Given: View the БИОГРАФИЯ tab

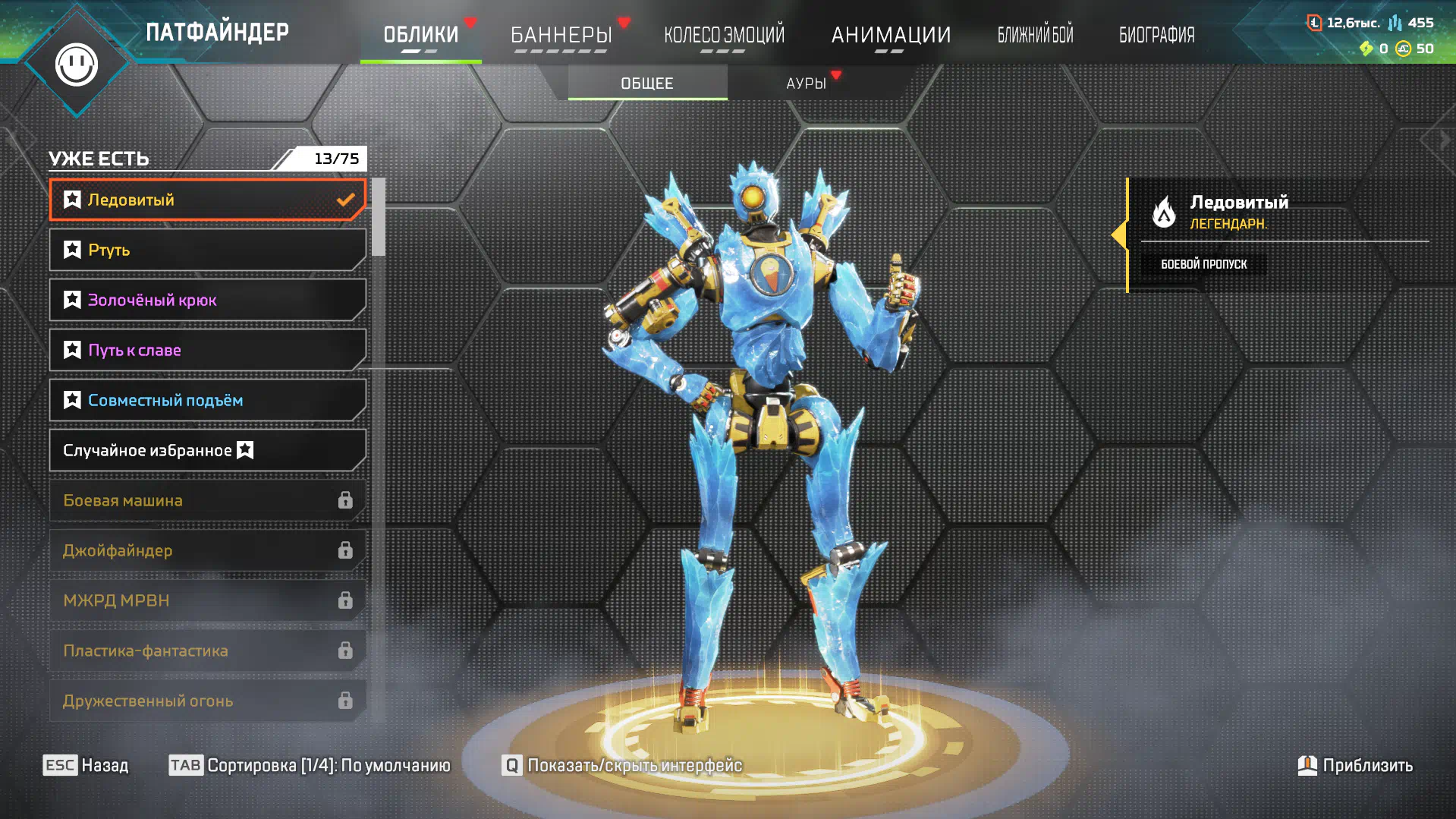Looking at the screenshot, I should (x=1156, y=35).
